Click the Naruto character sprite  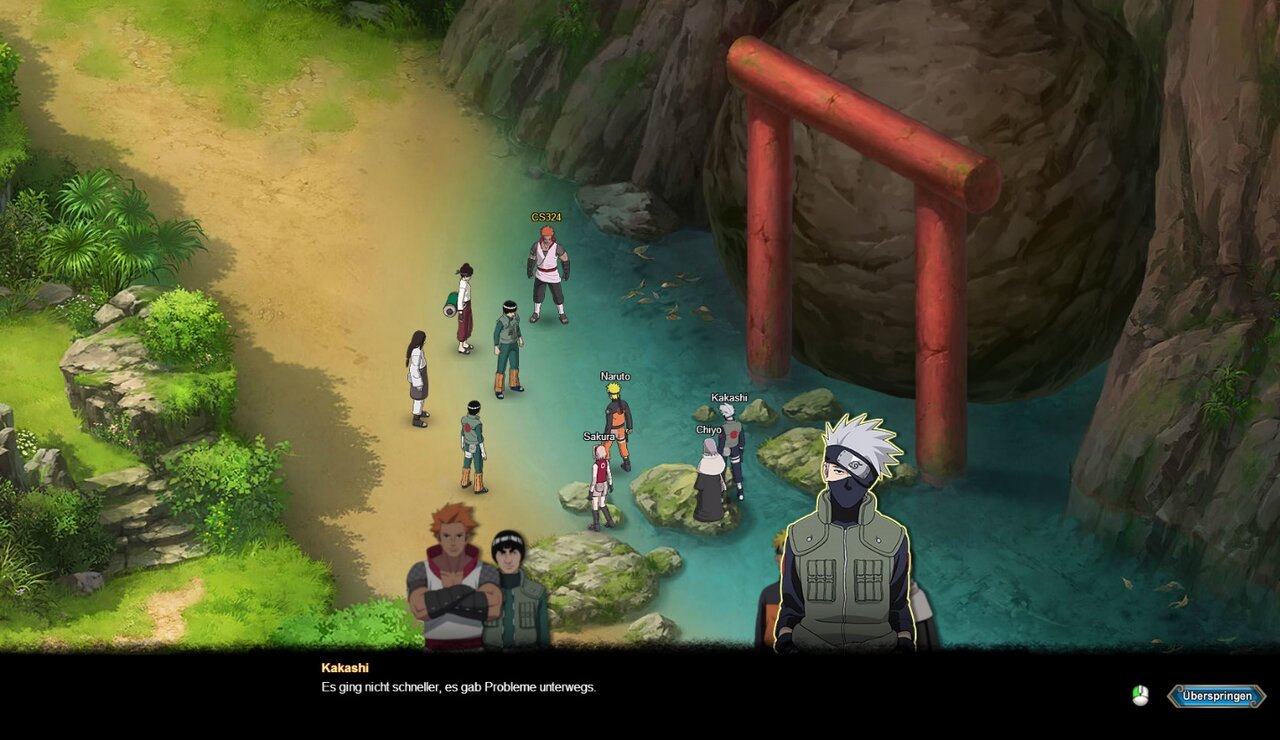(x=615, y=420)
